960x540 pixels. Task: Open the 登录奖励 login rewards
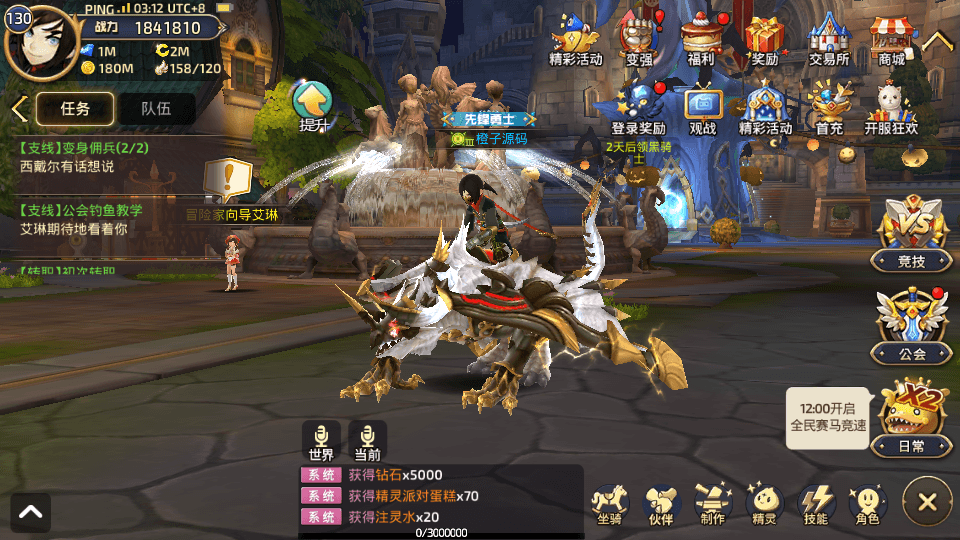coord(639,110)
